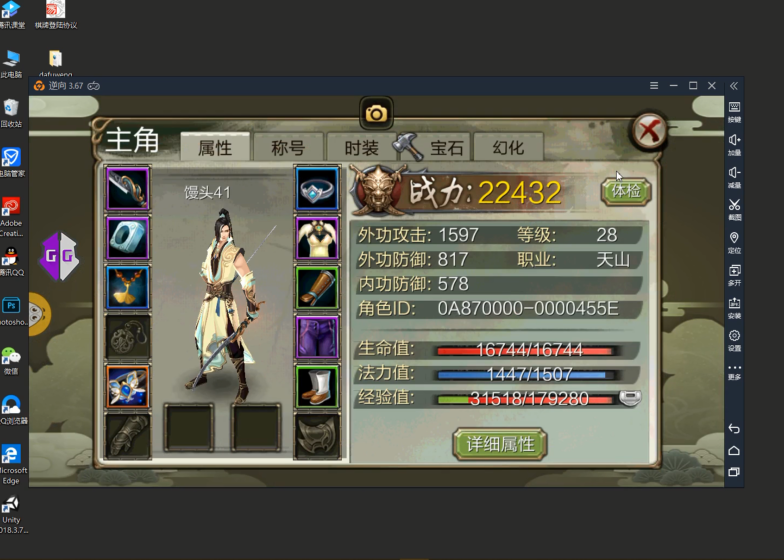
Task: Select the equipped sword weapon slot
Action: click(x=128, y=189)
